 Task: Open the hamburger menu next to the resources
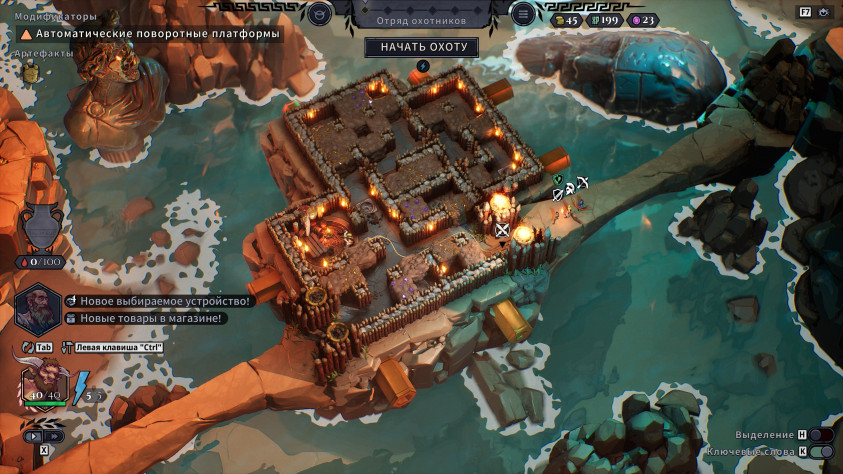tap(523, 13)
